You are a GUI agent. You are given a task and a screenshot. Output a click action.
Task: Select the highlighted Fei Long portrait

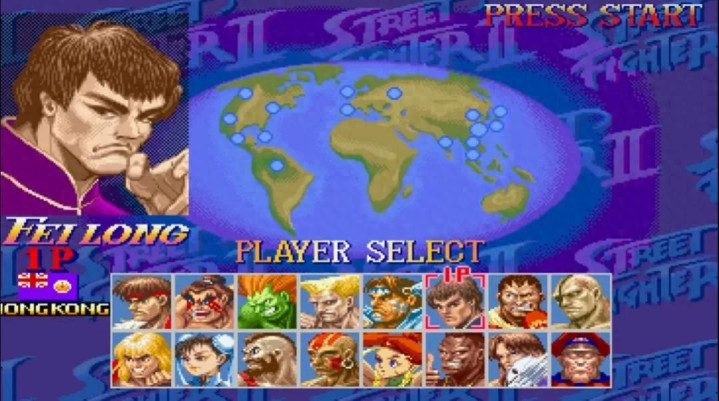[x=455, y=302]
